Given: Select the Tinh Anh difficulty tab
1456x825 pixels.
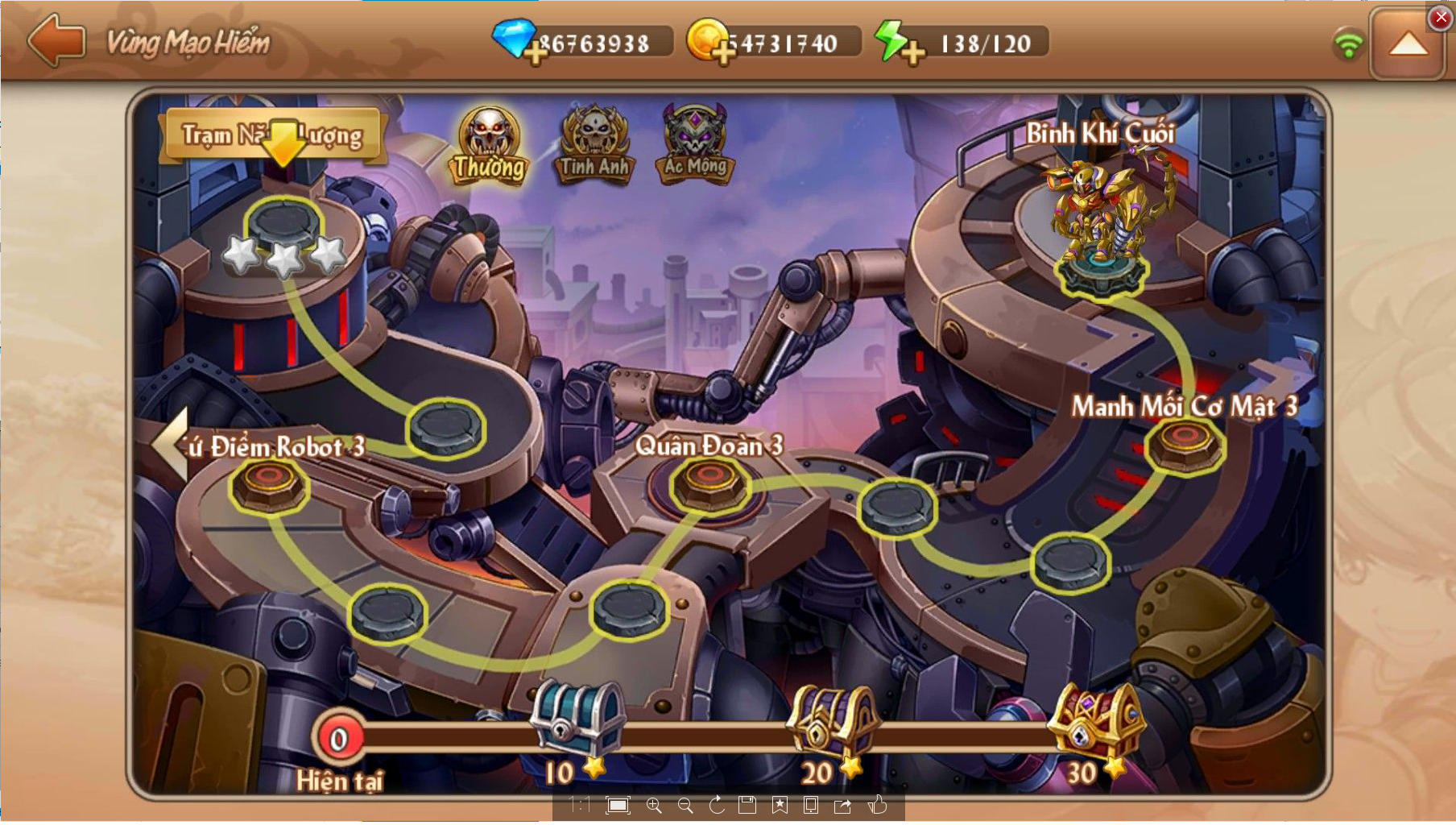Looking at the screenshot, I should point(594,146).
